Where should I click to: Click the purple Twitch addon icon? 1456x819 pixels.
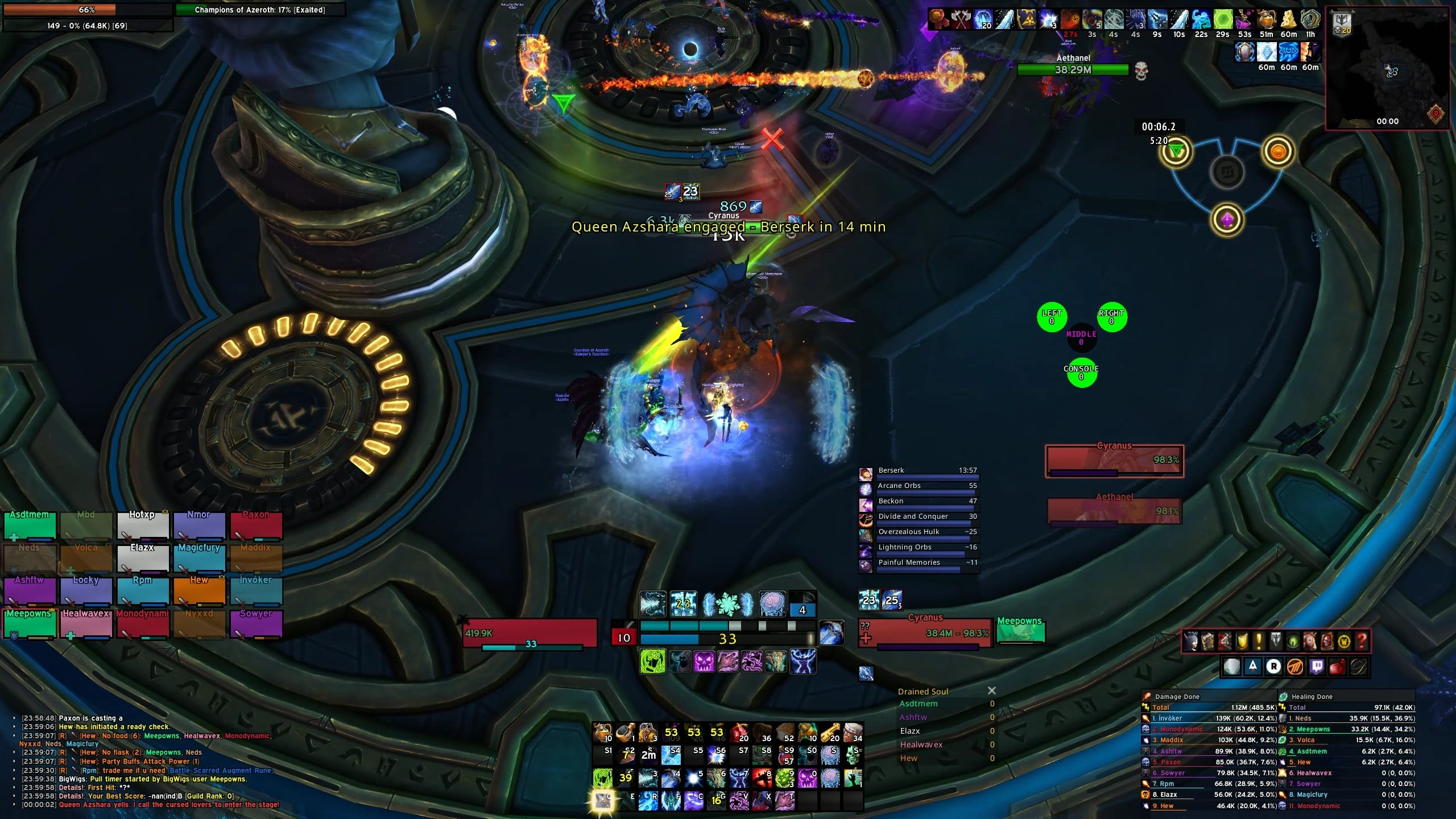coord(1316,667)
